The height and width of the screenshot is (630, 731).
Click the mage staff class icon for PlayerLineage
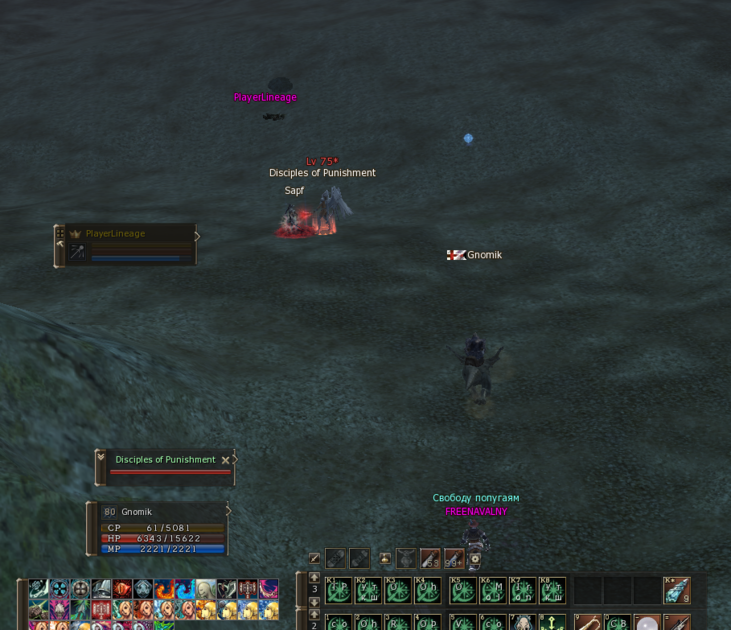tap(77, 253)
